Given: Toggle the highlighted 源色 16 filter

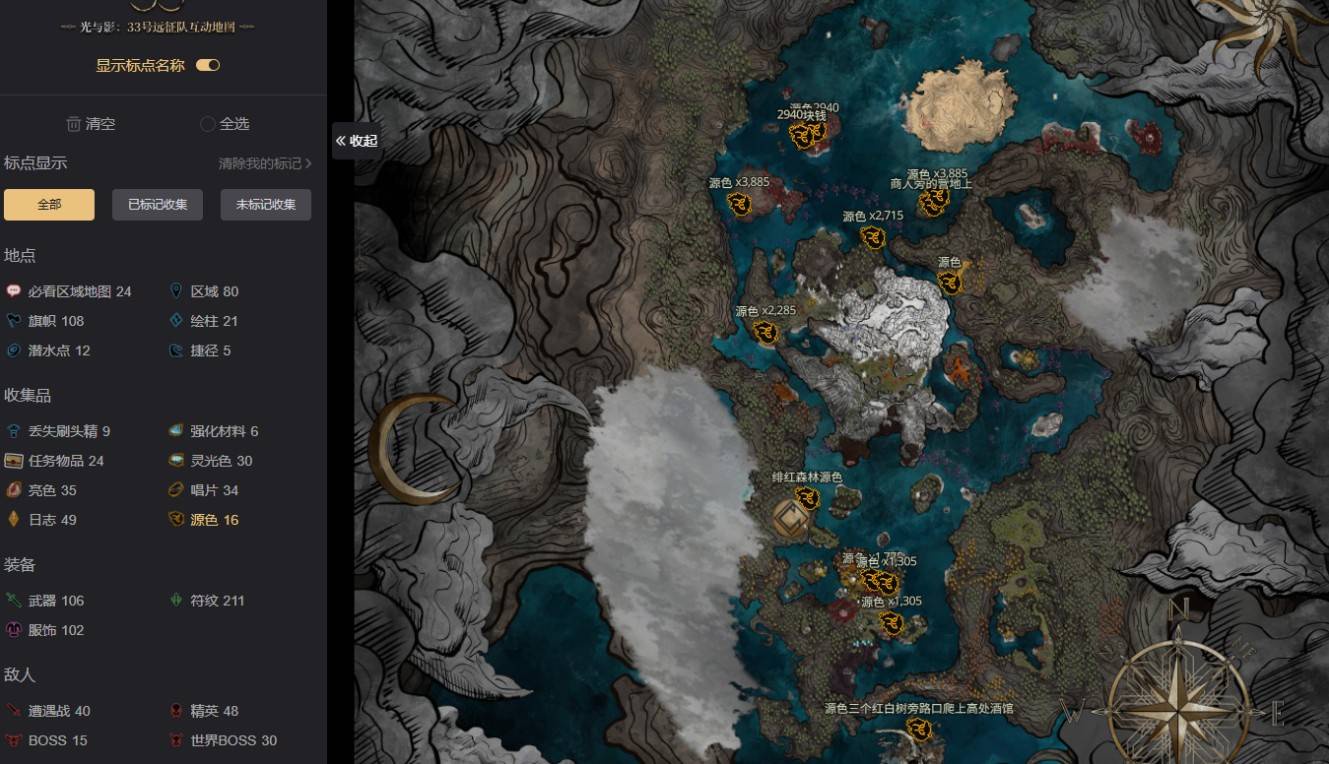Looking at the screenshot, I should point(204,520).
